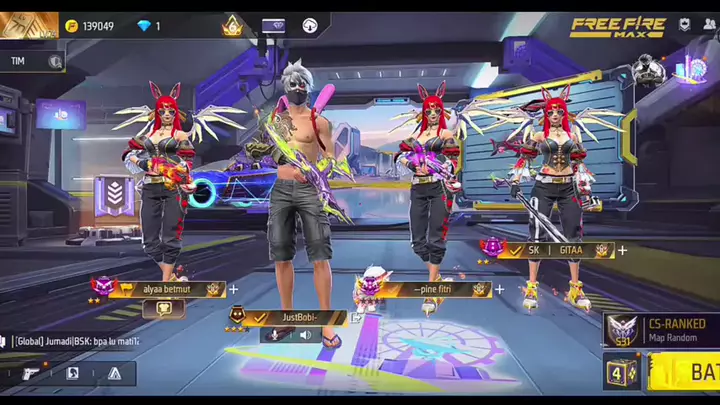The width and height of the screenshot is (720, 405).
Task: Toggle the microphone under JustBobi-
Action: click(277, 335)
